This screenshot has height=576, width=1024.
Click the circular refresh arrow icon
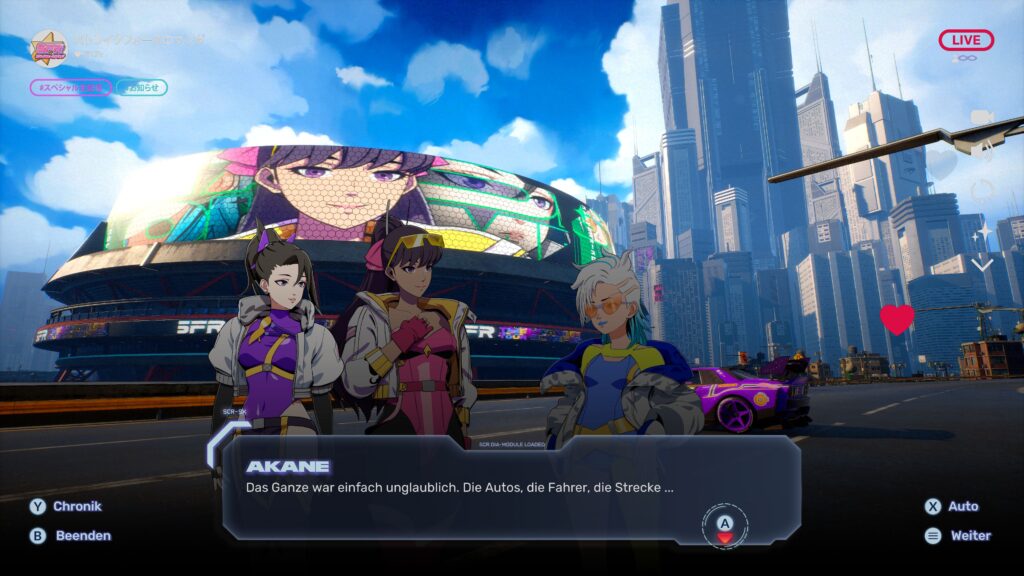[982, 189]
